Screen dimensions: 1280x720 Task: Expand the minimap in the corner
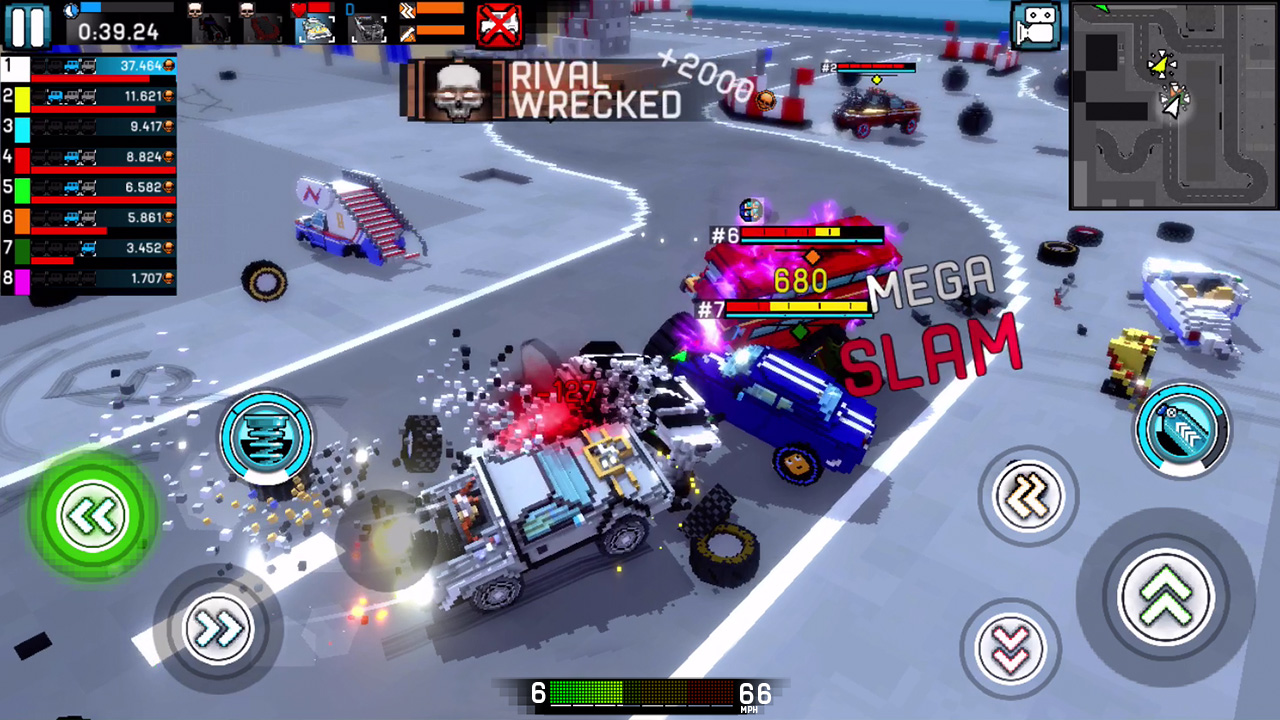pos(1172,103)
